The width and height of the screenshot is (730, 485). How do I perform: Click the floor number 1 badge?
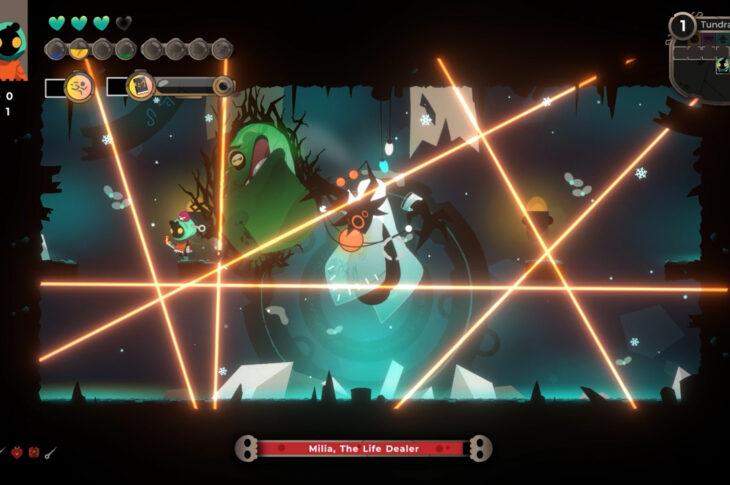(682, 27)
